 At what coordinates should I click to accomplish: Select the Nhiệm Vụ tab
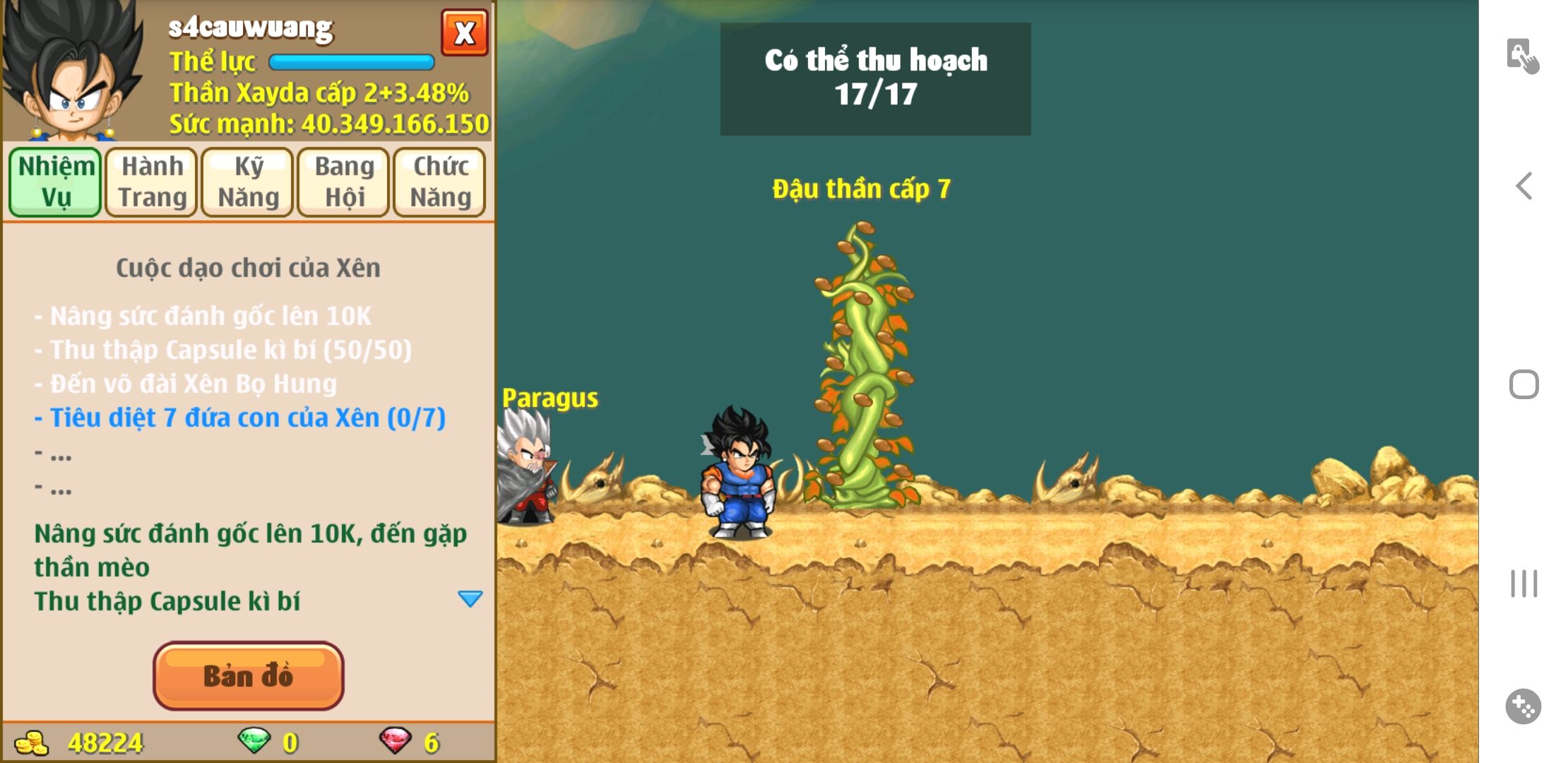[56, 182]
